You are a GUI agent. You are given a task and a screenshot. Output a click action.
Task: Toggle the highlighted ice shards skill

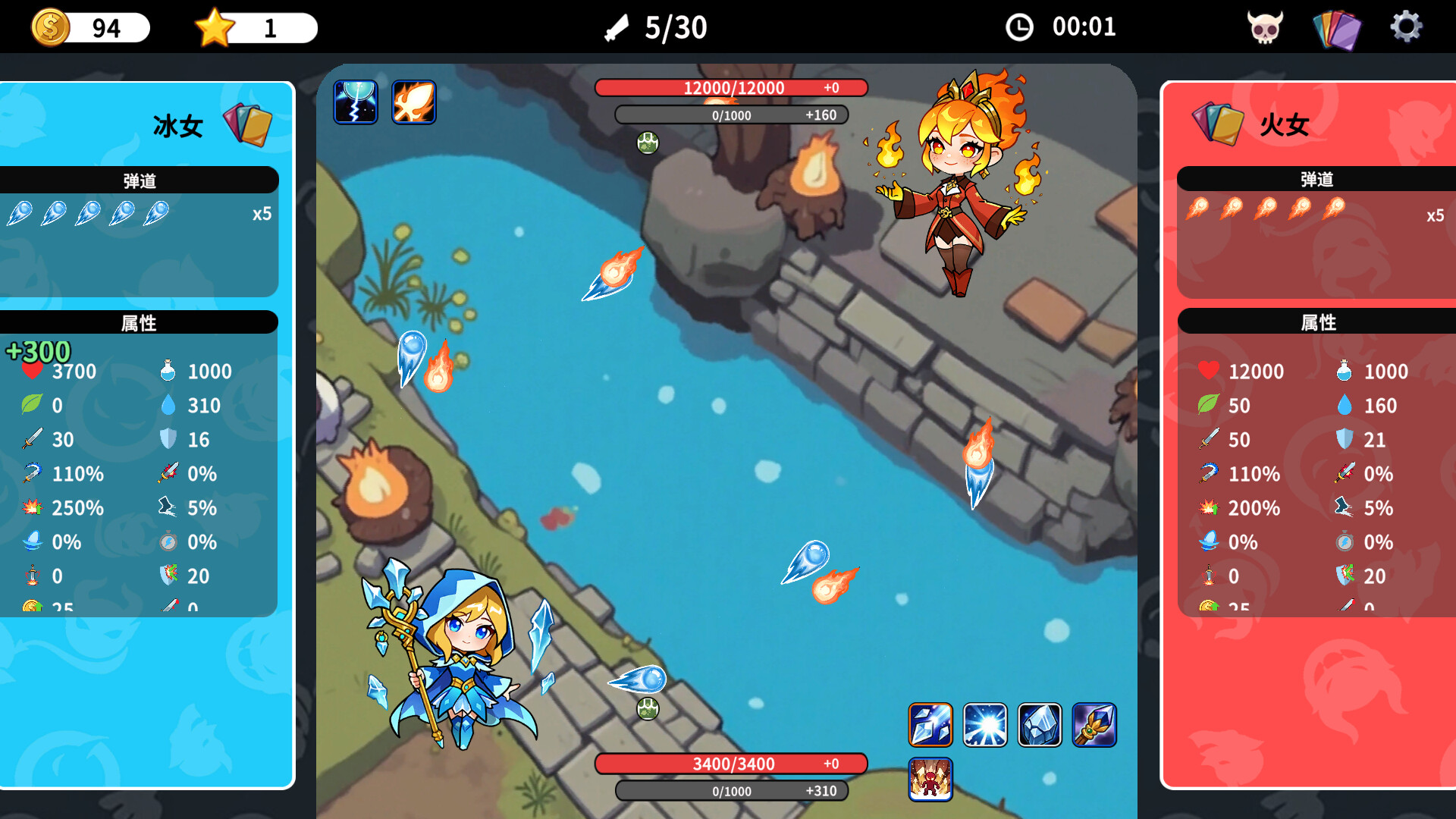930,724
